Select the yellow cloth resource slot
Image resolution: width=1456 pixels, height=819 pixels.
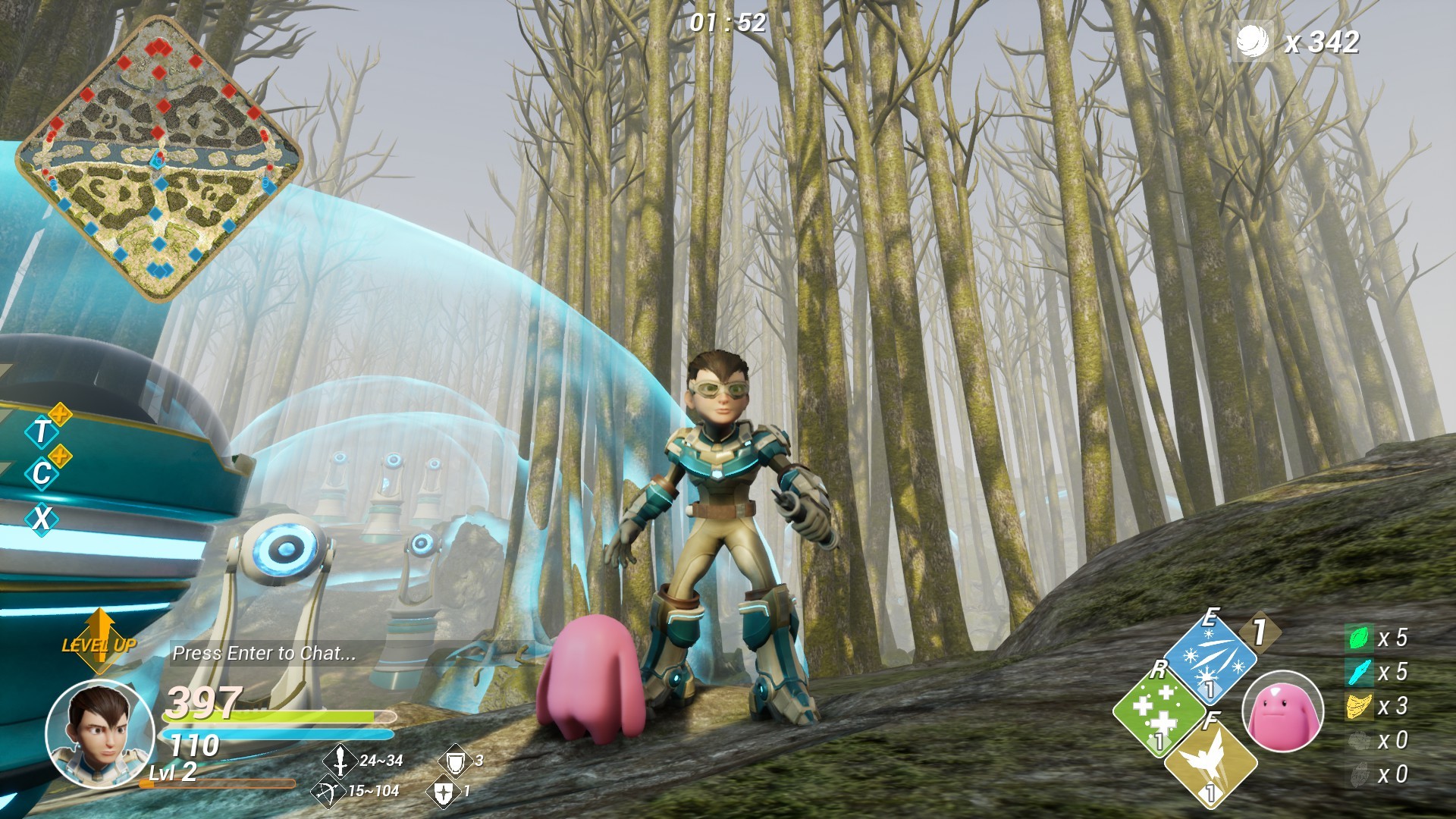1358,707
